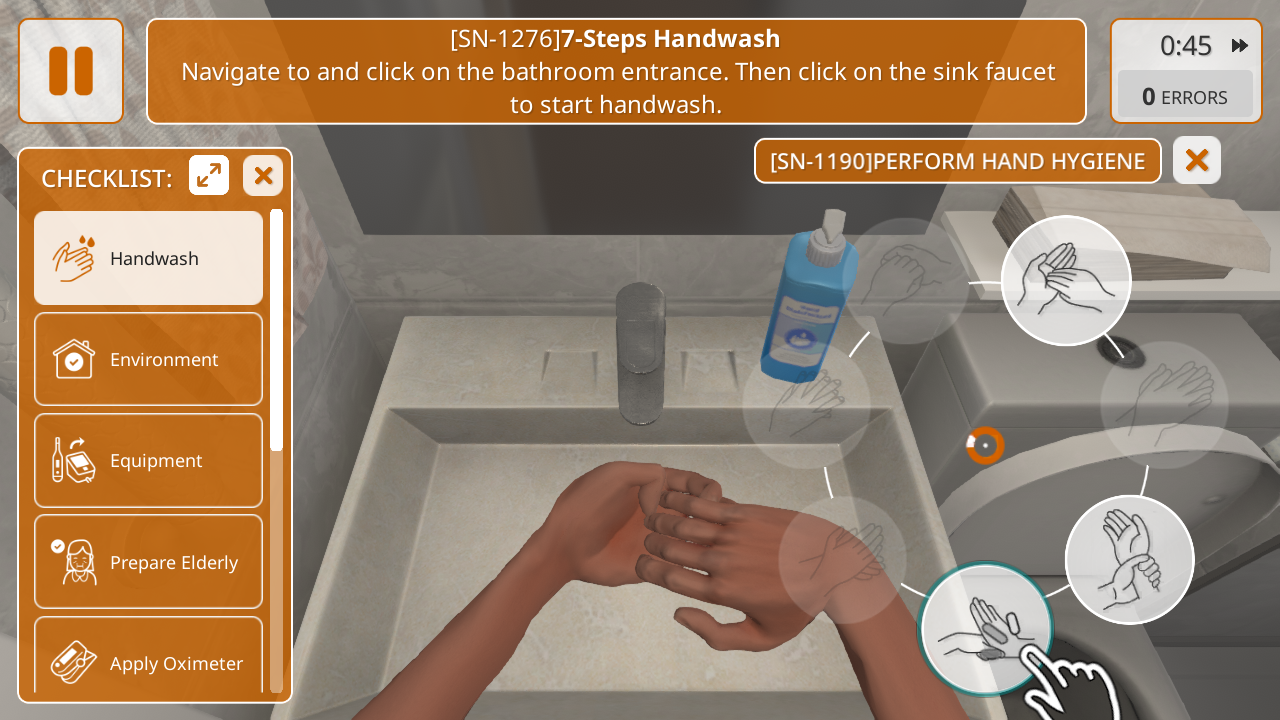Close the Perform Hand Hygiene prompt
1280x720 pixels.
[x=1197, y=160]
